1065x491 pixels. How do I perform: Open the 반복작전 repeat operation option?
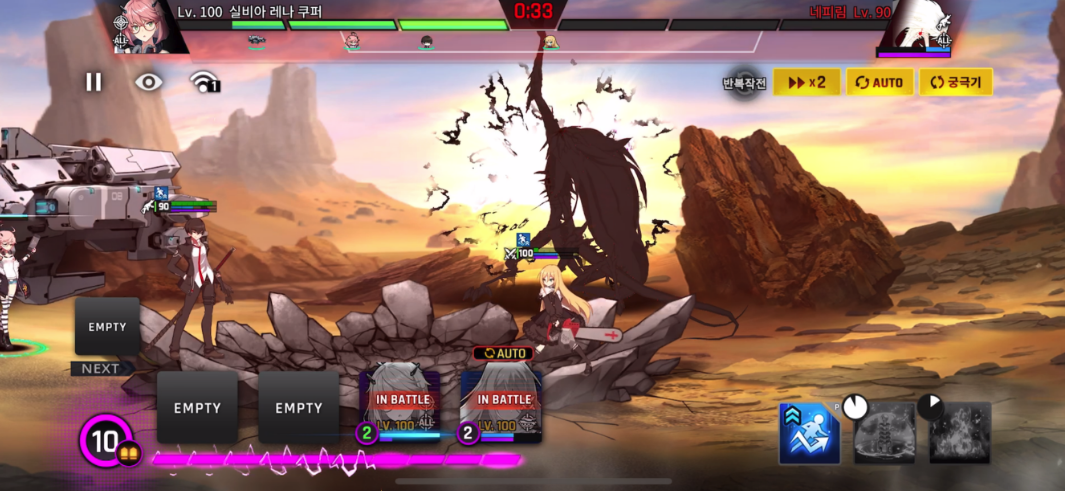tap(744, 84)
